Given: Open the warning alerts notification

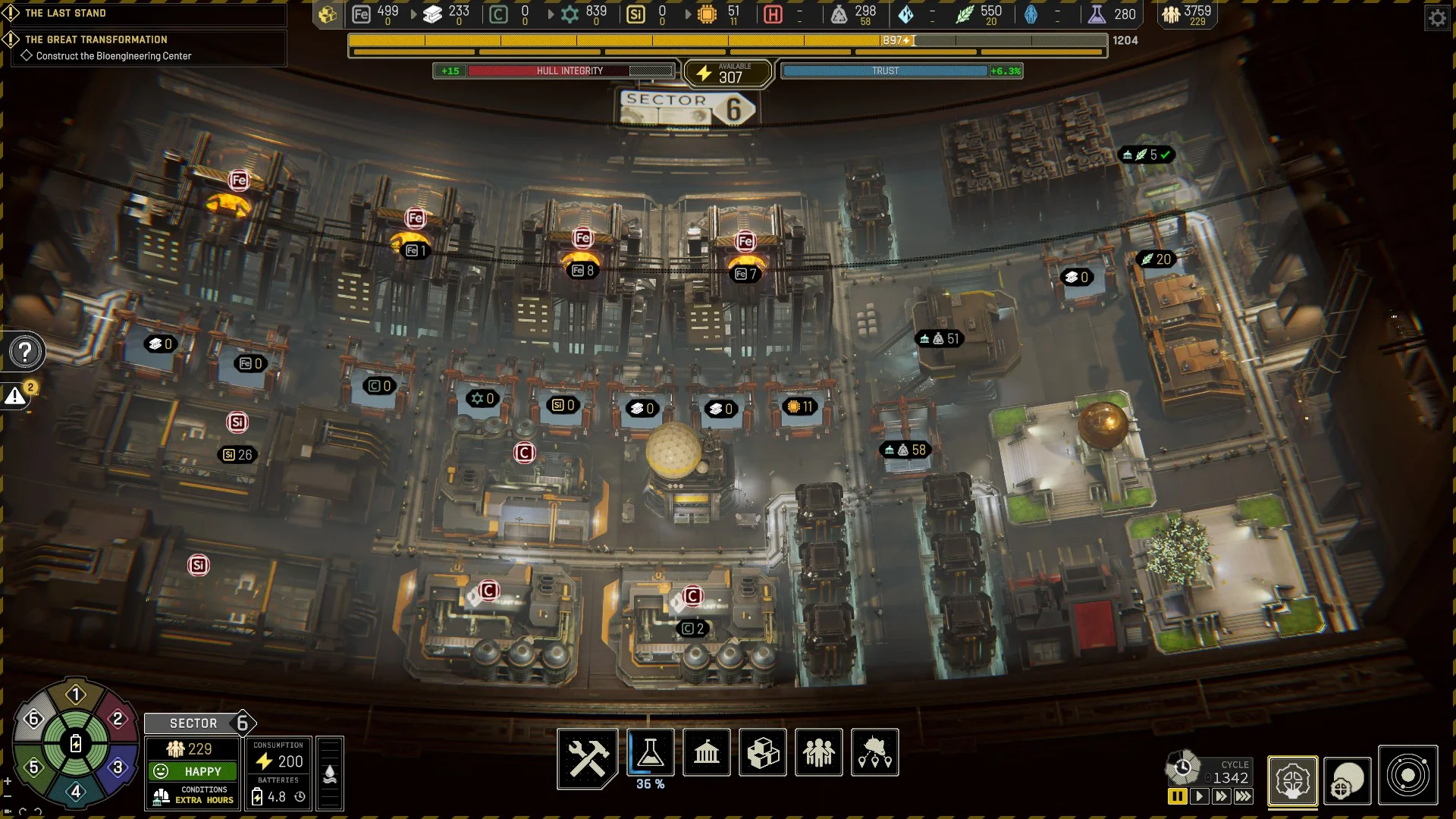Looking at the screenshot, I should pyautogui.click(x=16, y=396).
